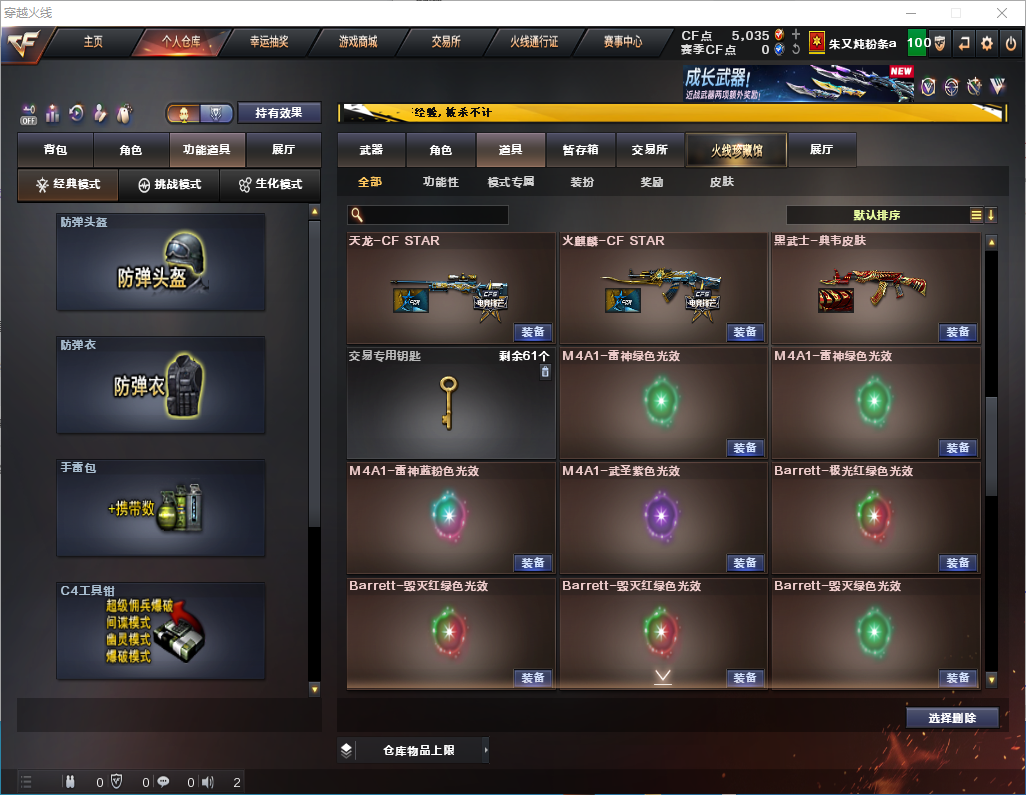1026x795 pixels.
Task: Switch to 挑战模式 challenge mode tab
Action: pyautogui.click(x=169, y=185)
